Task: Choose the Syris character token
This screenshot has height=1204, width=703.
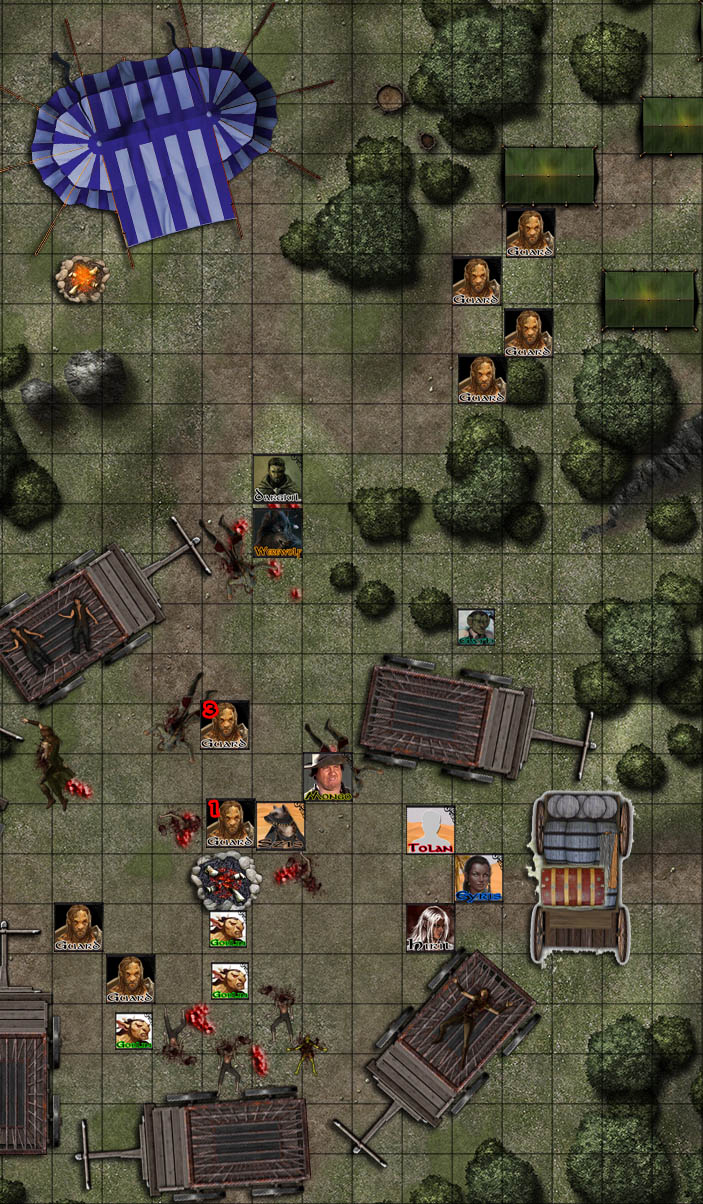Action: coord(479,879)
